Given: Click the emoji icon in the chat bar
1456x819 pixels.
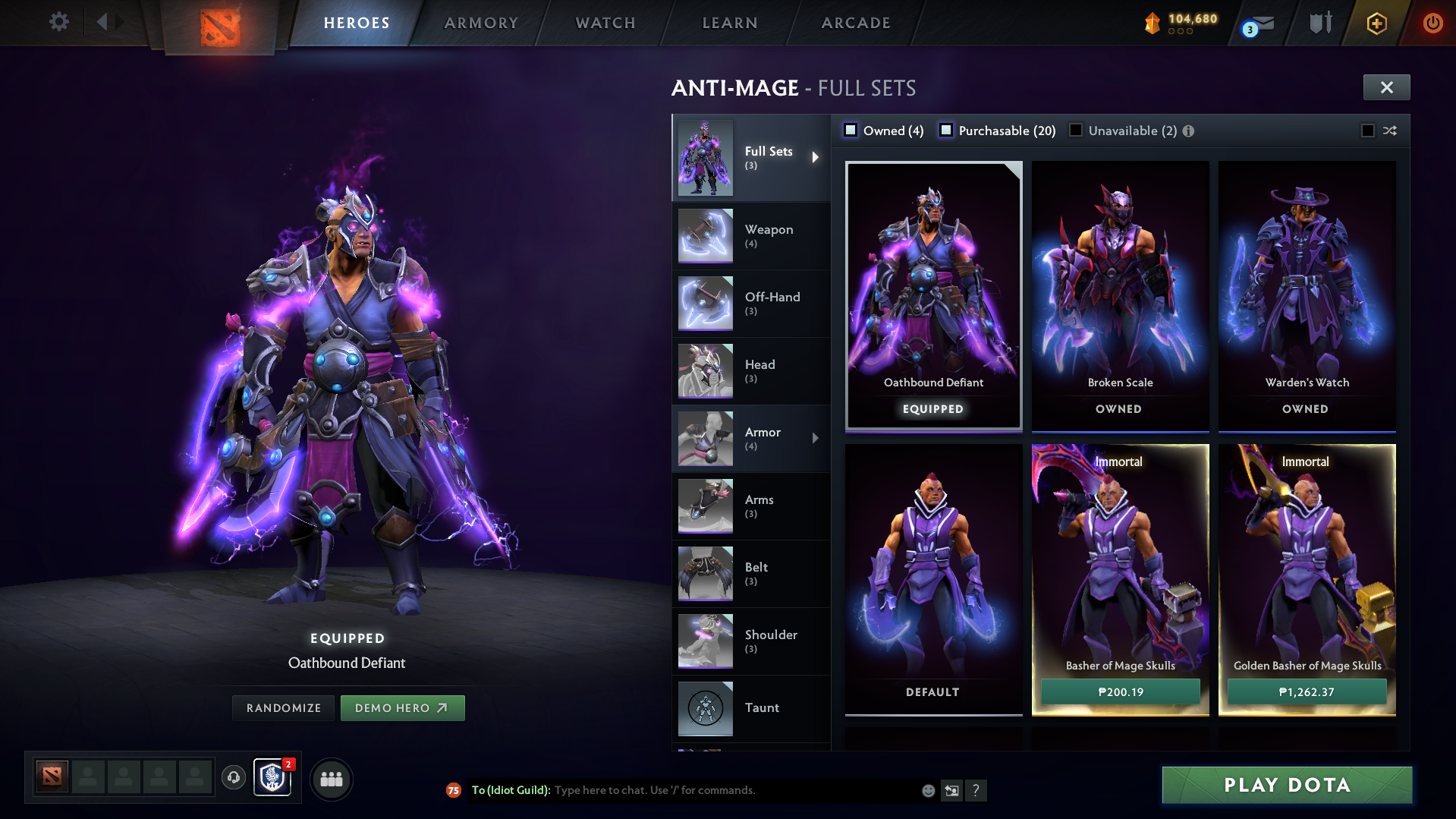Looking at the screenshot, I should (928, 790).
